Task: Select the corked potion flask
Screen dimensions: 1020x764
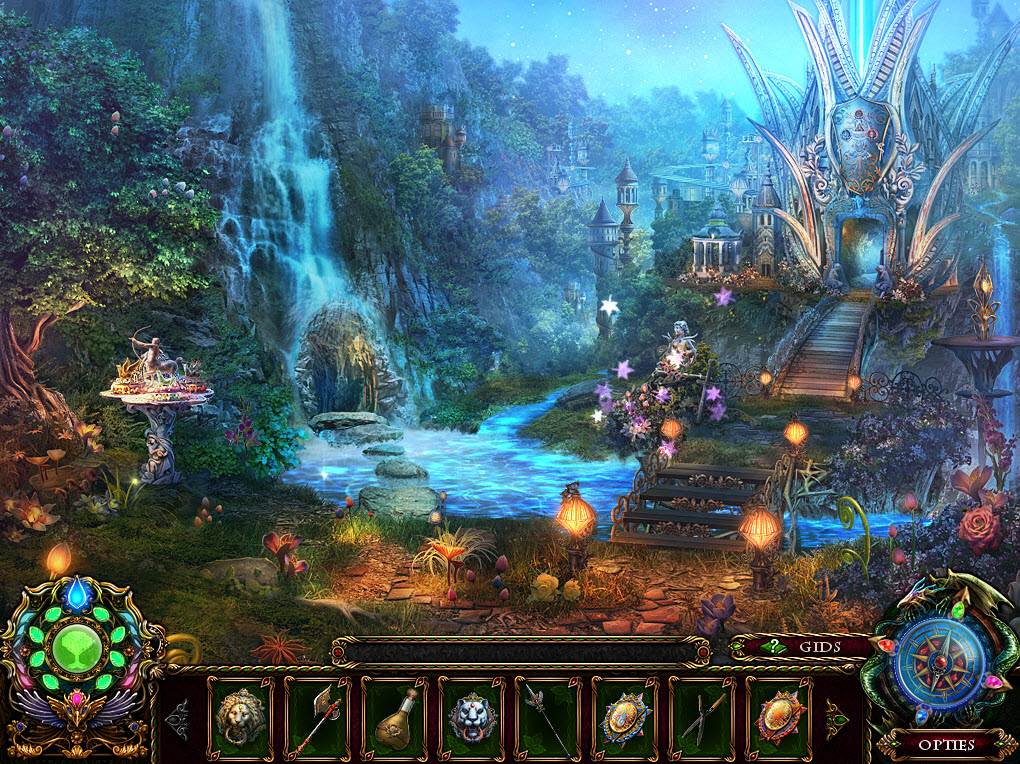Action: pyautogui.click(x=395, y=717)
